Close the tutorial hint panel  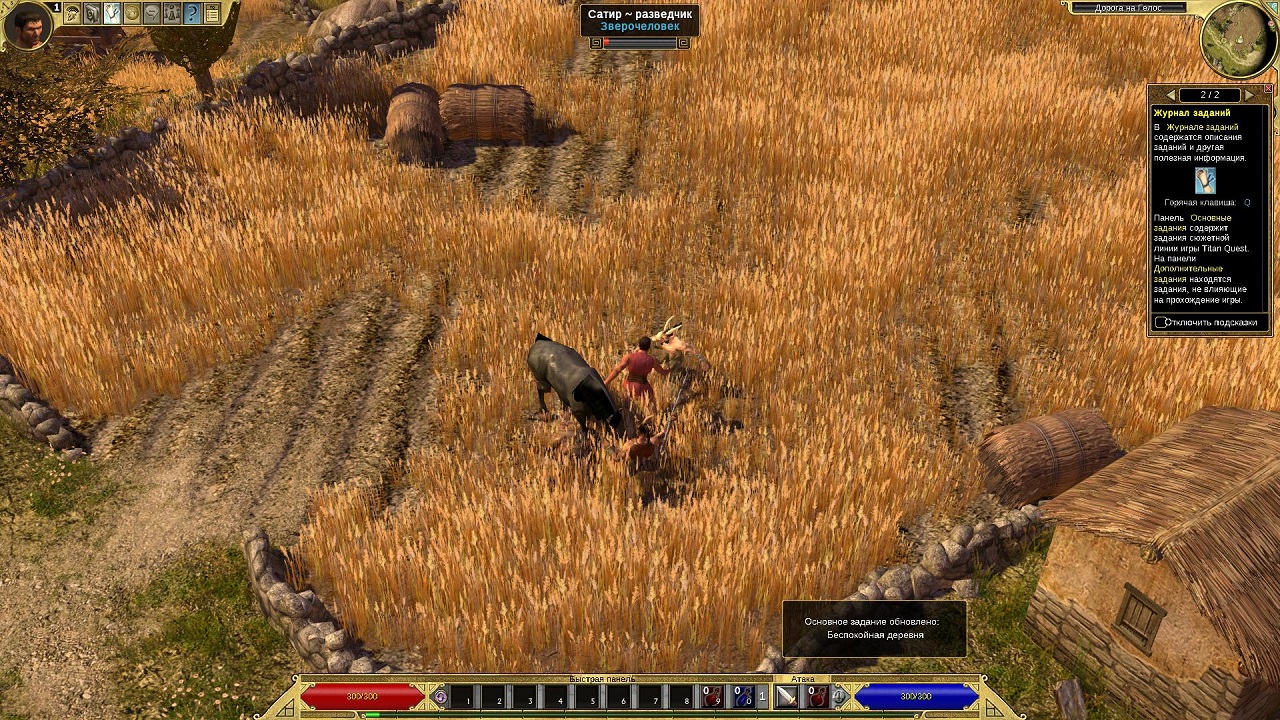pos(1268,89)
